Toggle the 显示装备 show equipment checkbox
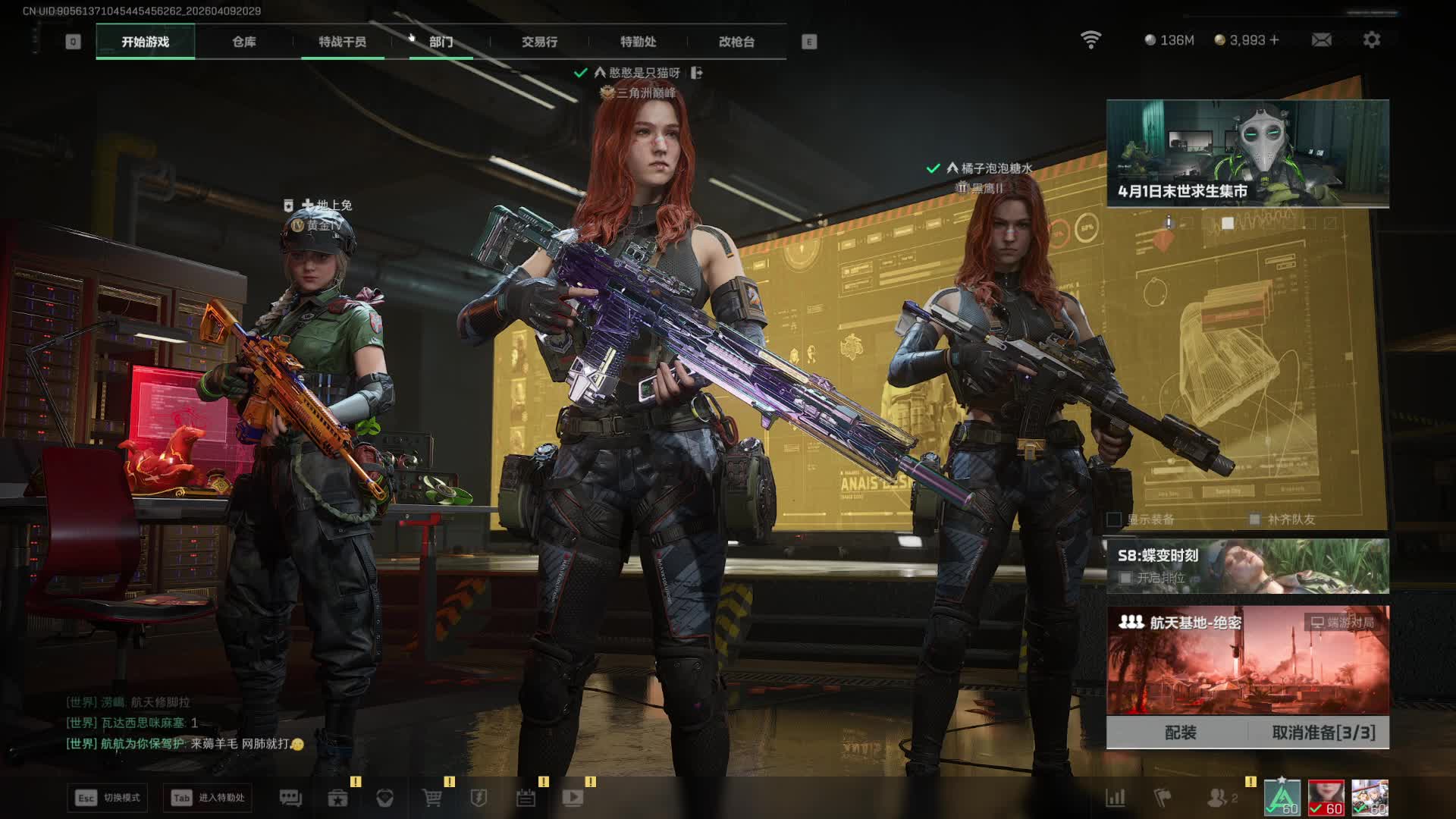This screenshot has height=819, width=1456. coord(1114,519)
